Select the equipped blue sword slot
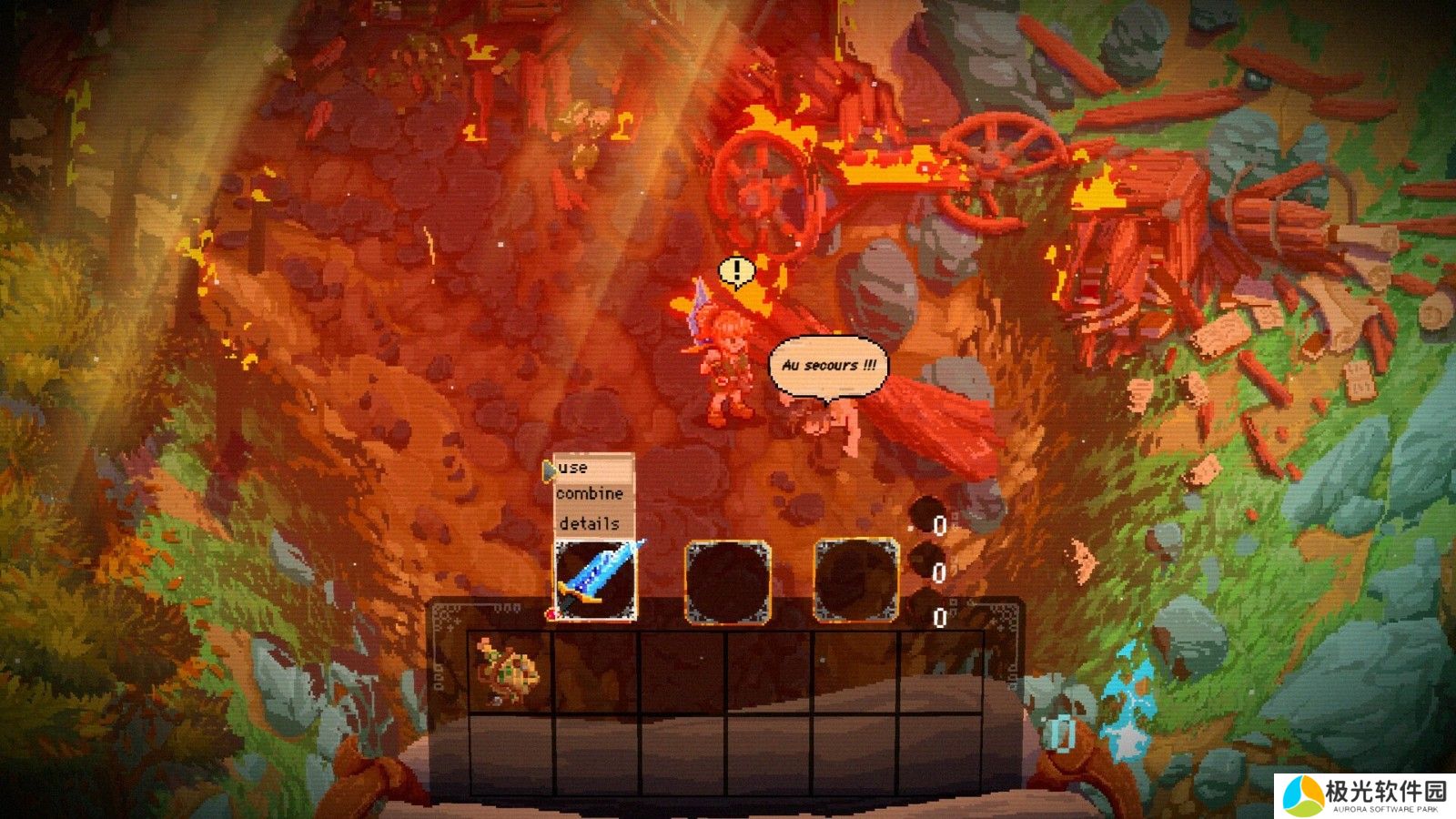Viewport: 1456px width, 819px height. (596, 580)
